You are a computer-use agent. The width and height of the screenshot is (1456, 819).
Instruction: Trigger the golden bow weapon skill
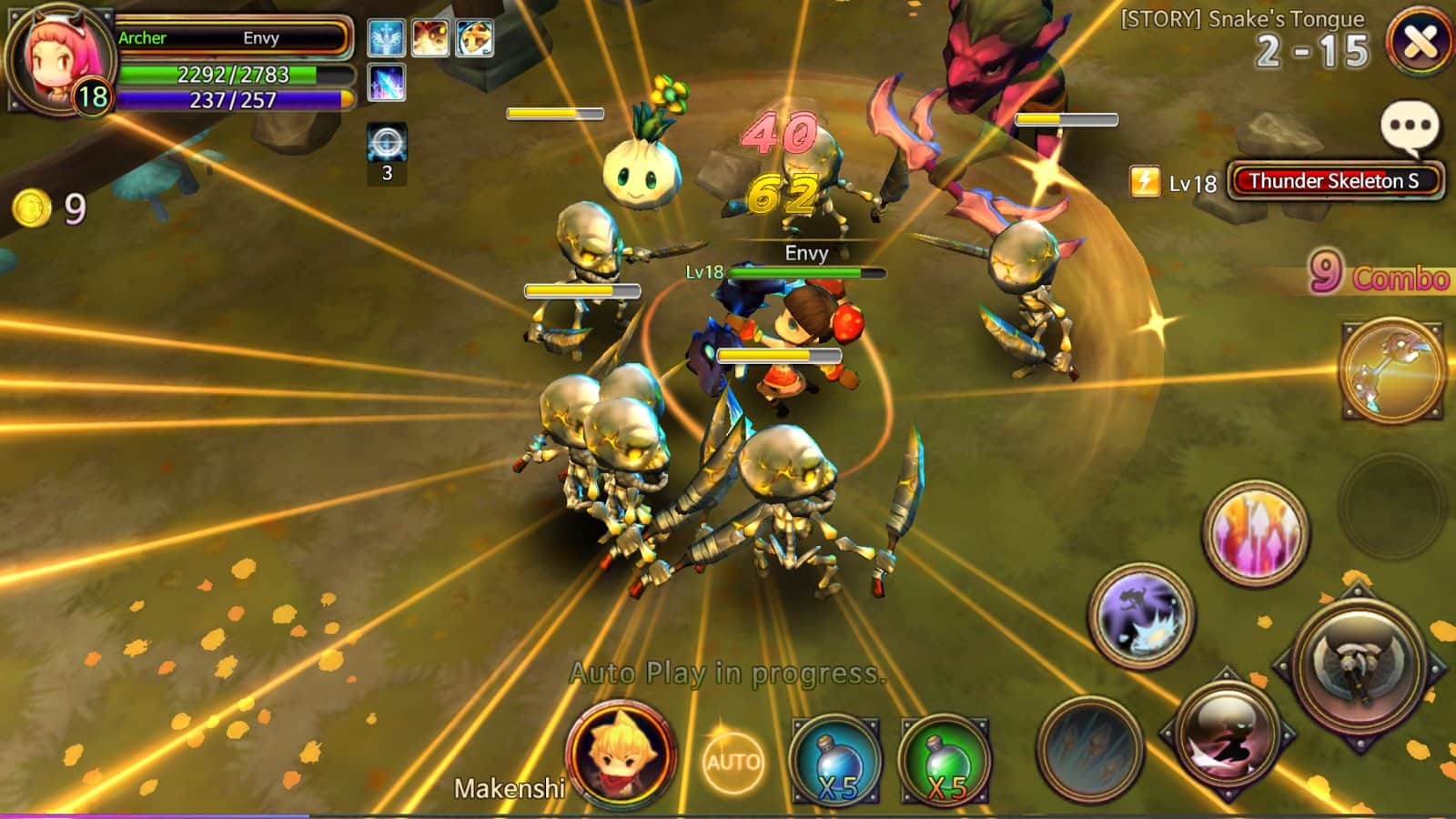1391,369
